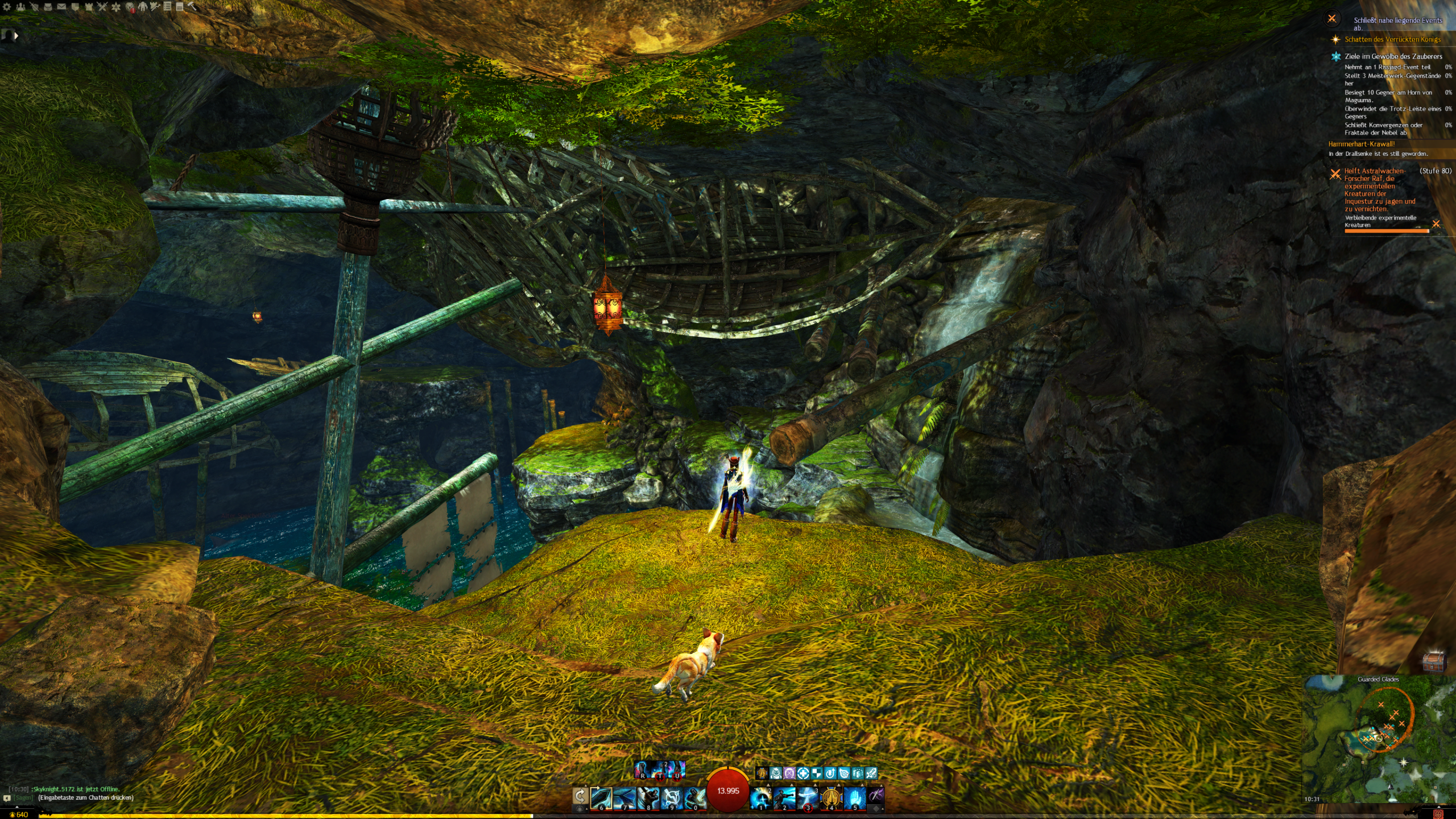The image size is (1456, 819).
Task: Open the crossed swords PvP panel
Action: pyautogui.click(x=102, y=7)
